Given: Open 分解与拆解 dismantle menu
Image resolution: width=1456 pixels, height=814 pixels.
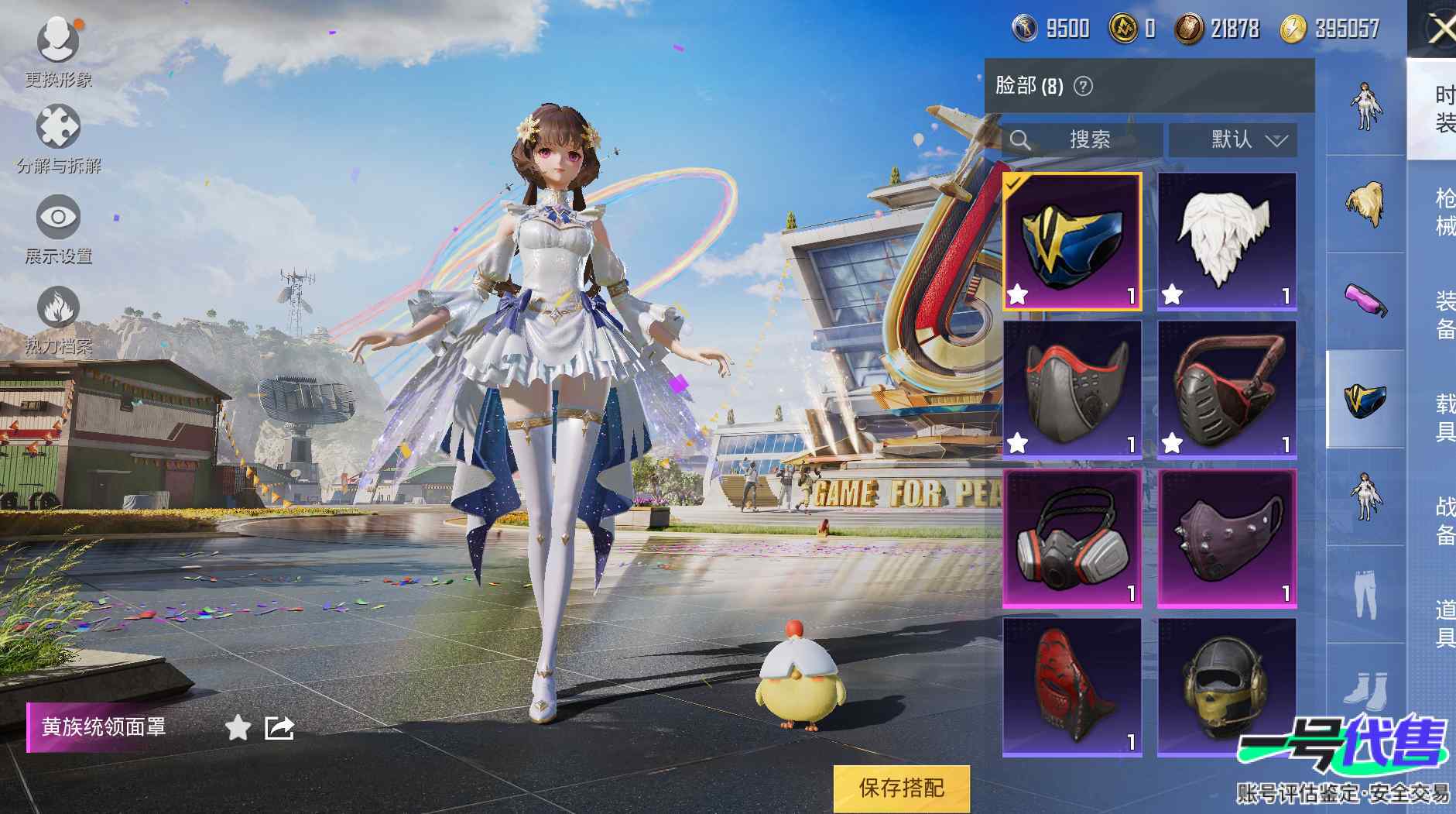Looking at the screenshot, I should (x=58, y=138).
